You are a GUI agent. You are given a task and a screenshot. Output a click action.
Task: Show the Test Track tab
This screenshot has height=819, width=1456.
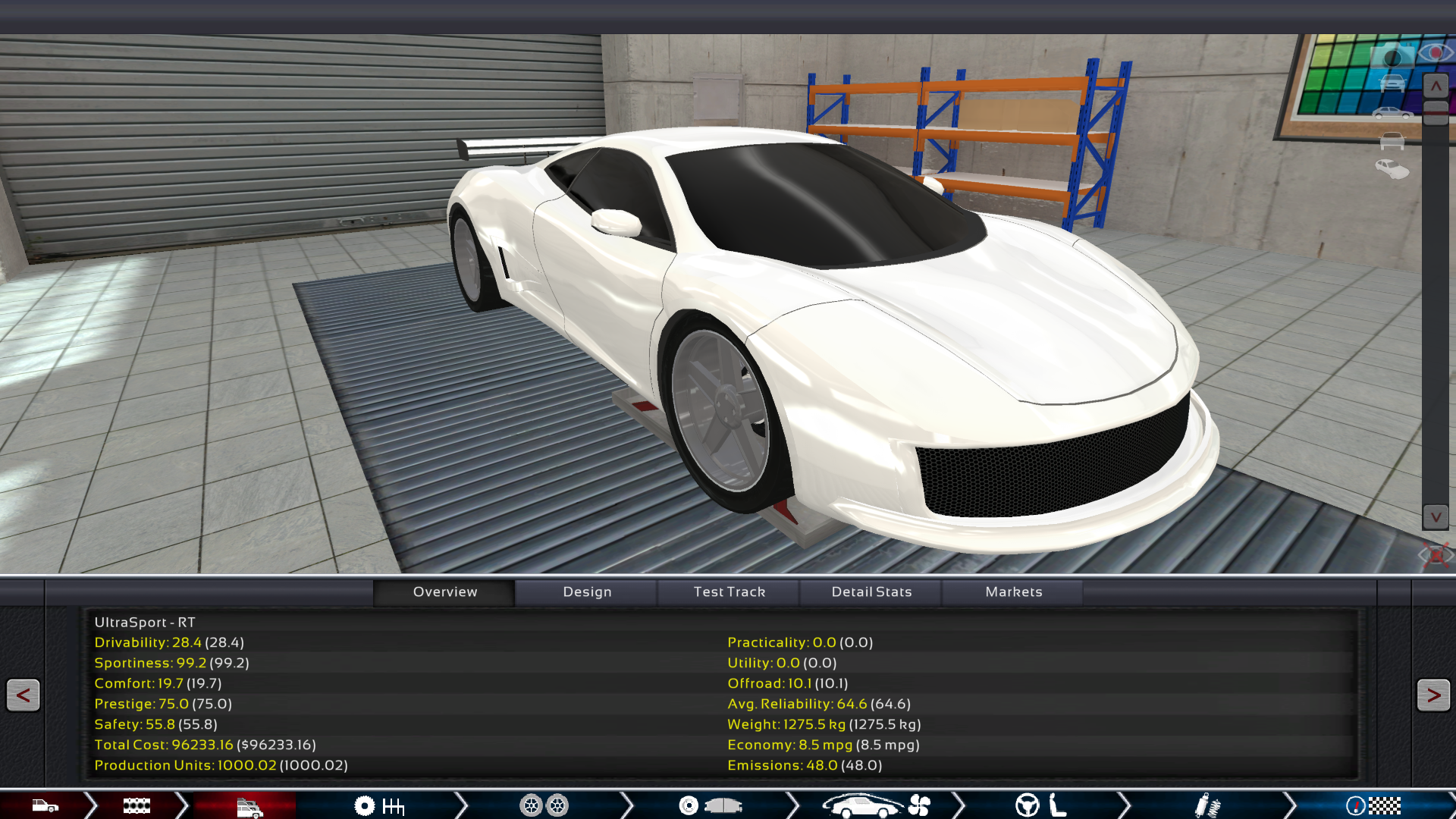tap(729, 591)
